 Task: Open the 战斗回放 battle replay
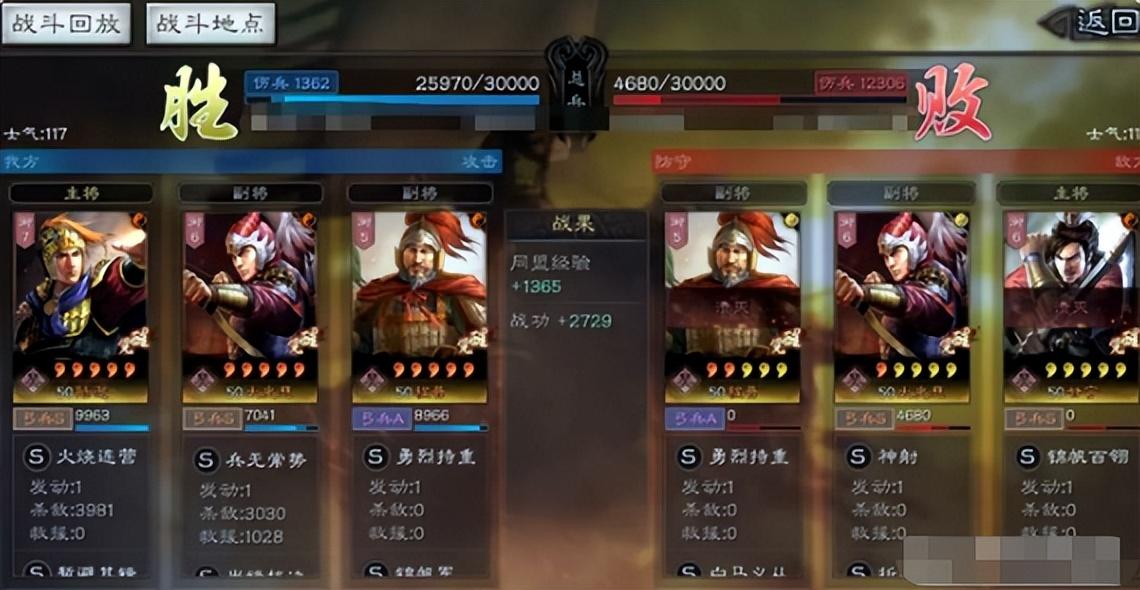pos(66,24)
